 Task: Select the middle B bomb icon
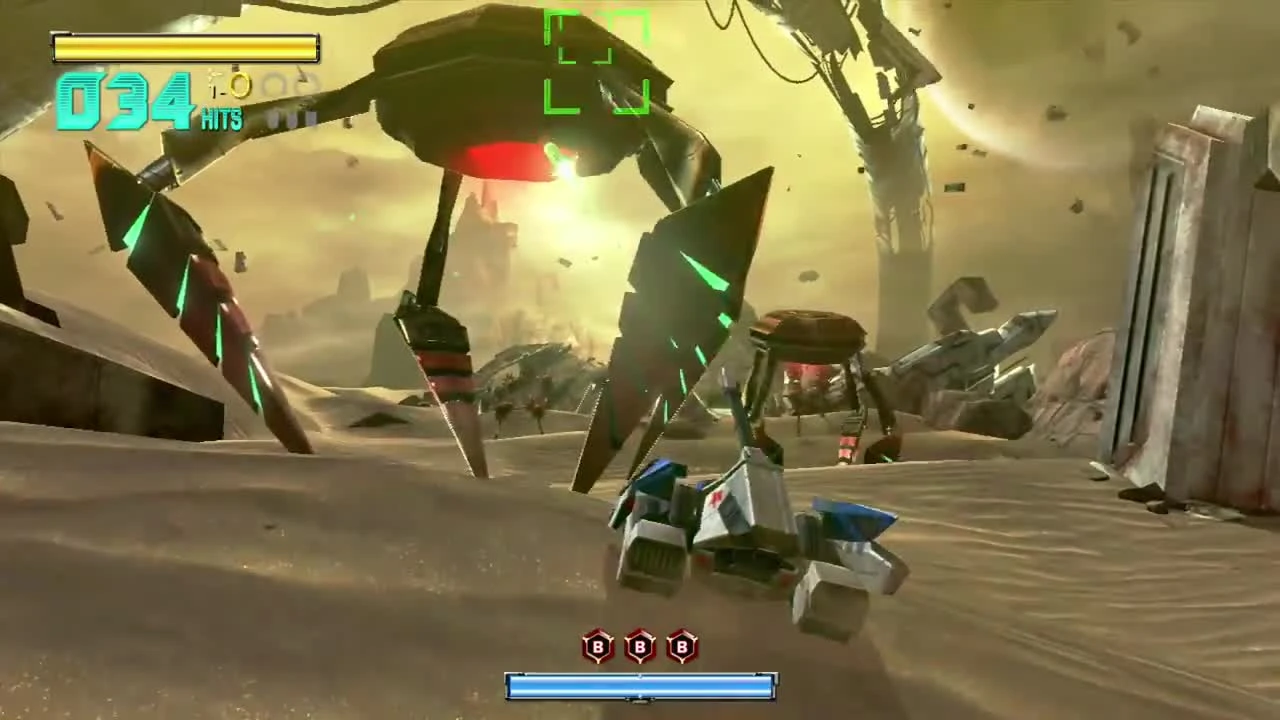[x=639, y=648]
